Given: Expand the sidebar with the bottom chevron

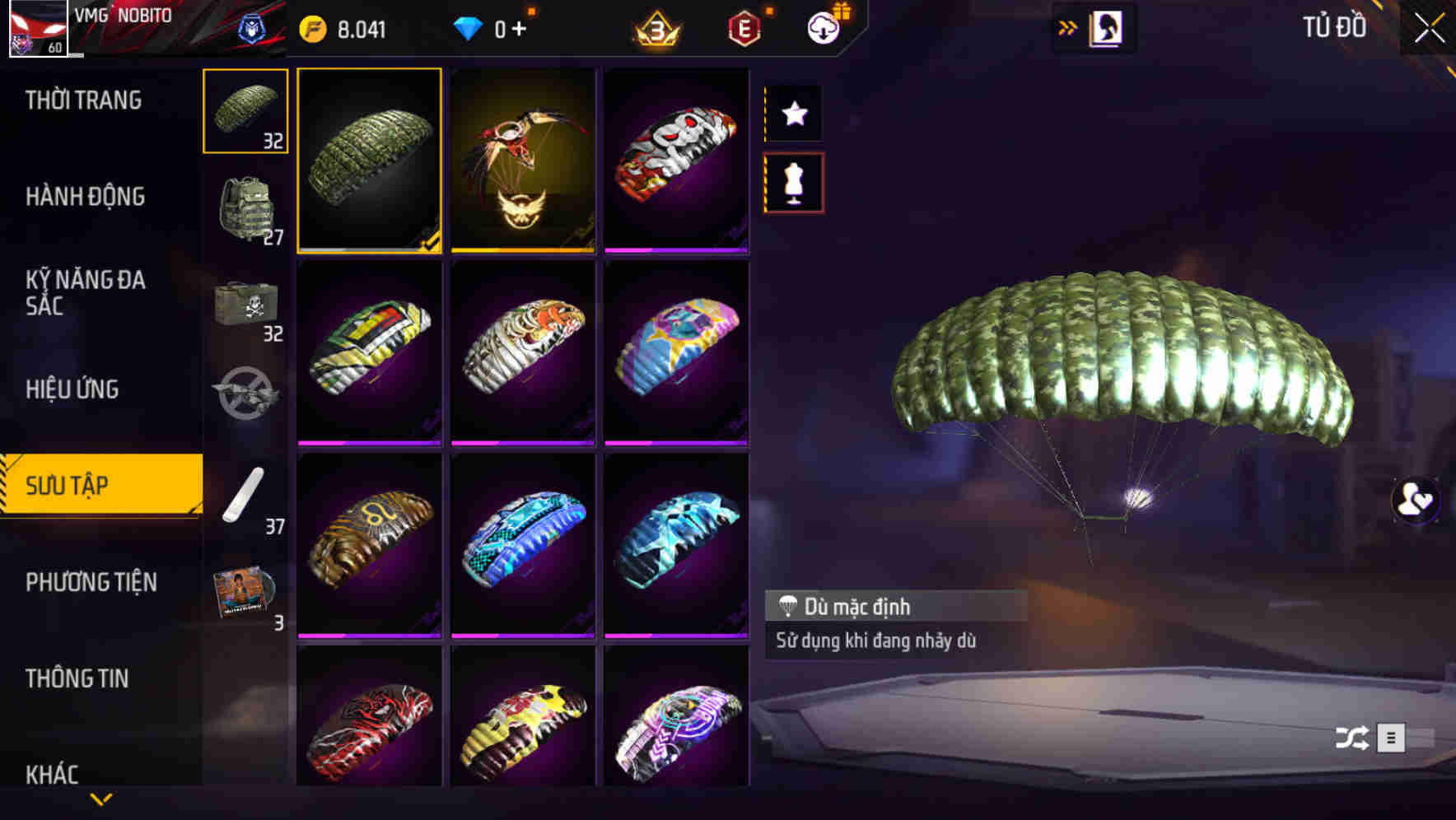Looking at the screenshot, I should (100, 797).
